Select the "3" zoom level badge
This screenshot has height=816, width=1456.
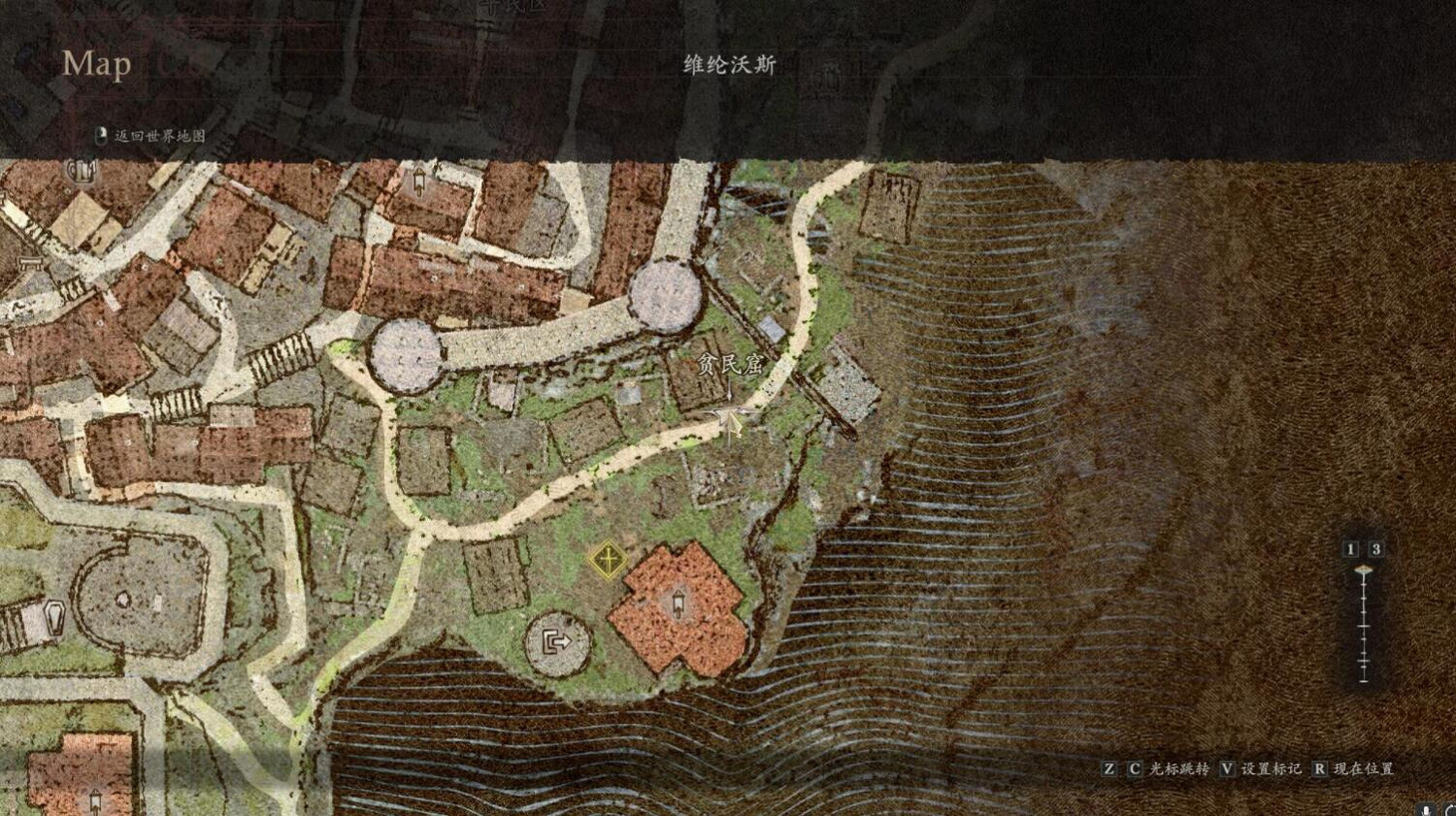(x=1374, y=548)
